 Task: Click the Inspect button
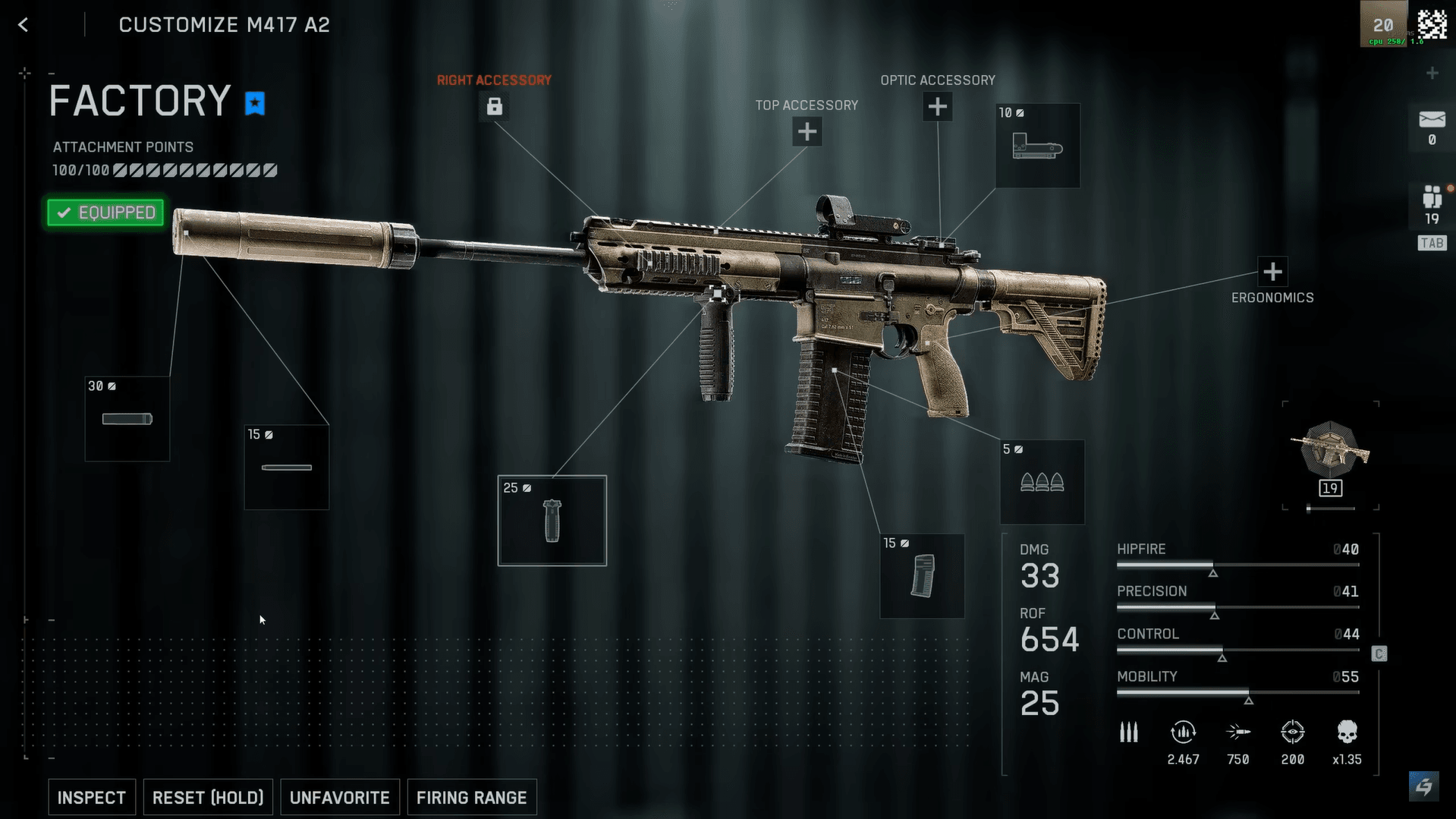tap(92, 797)
